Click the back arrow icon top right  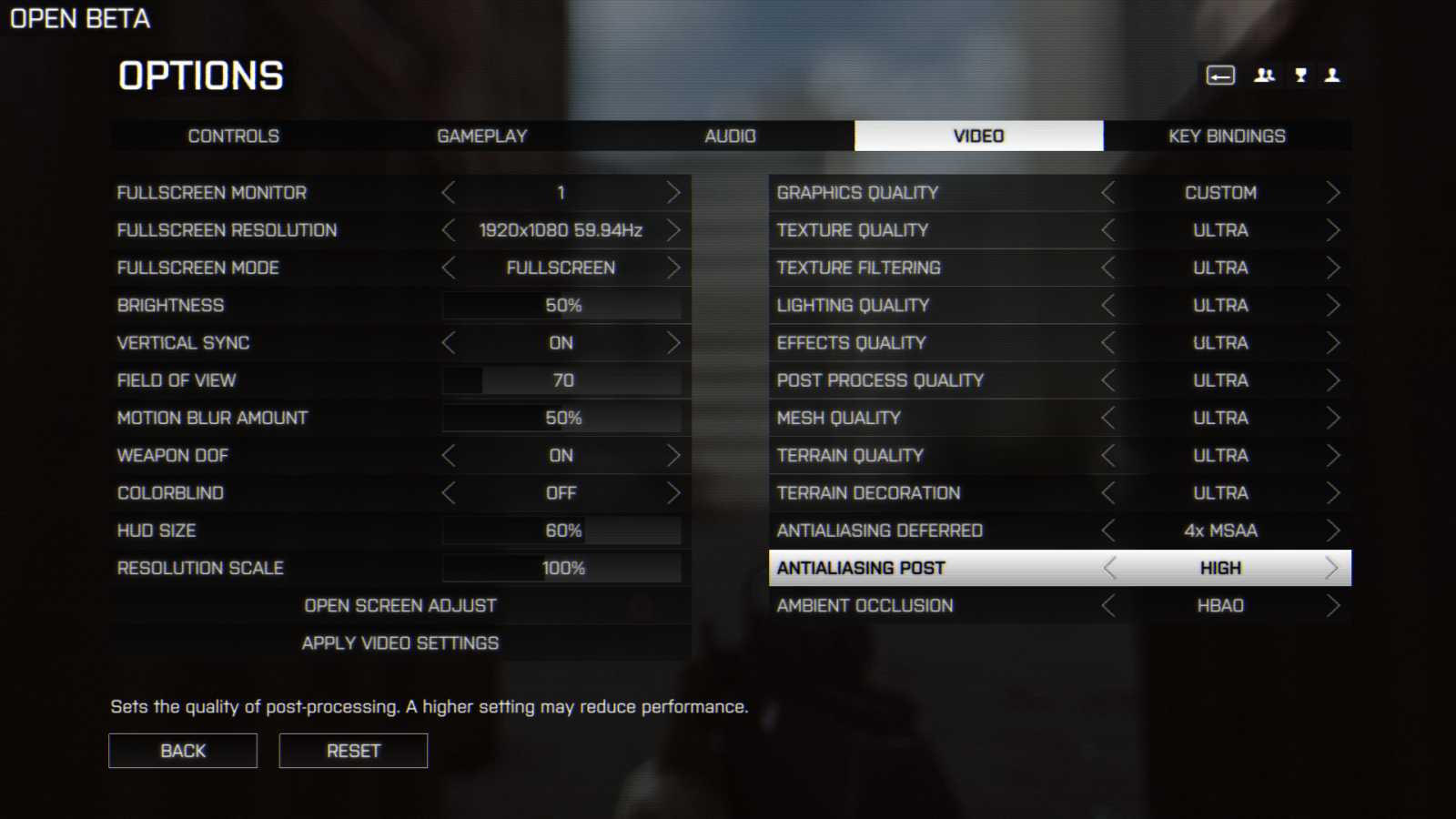[x=1220, y=76]
